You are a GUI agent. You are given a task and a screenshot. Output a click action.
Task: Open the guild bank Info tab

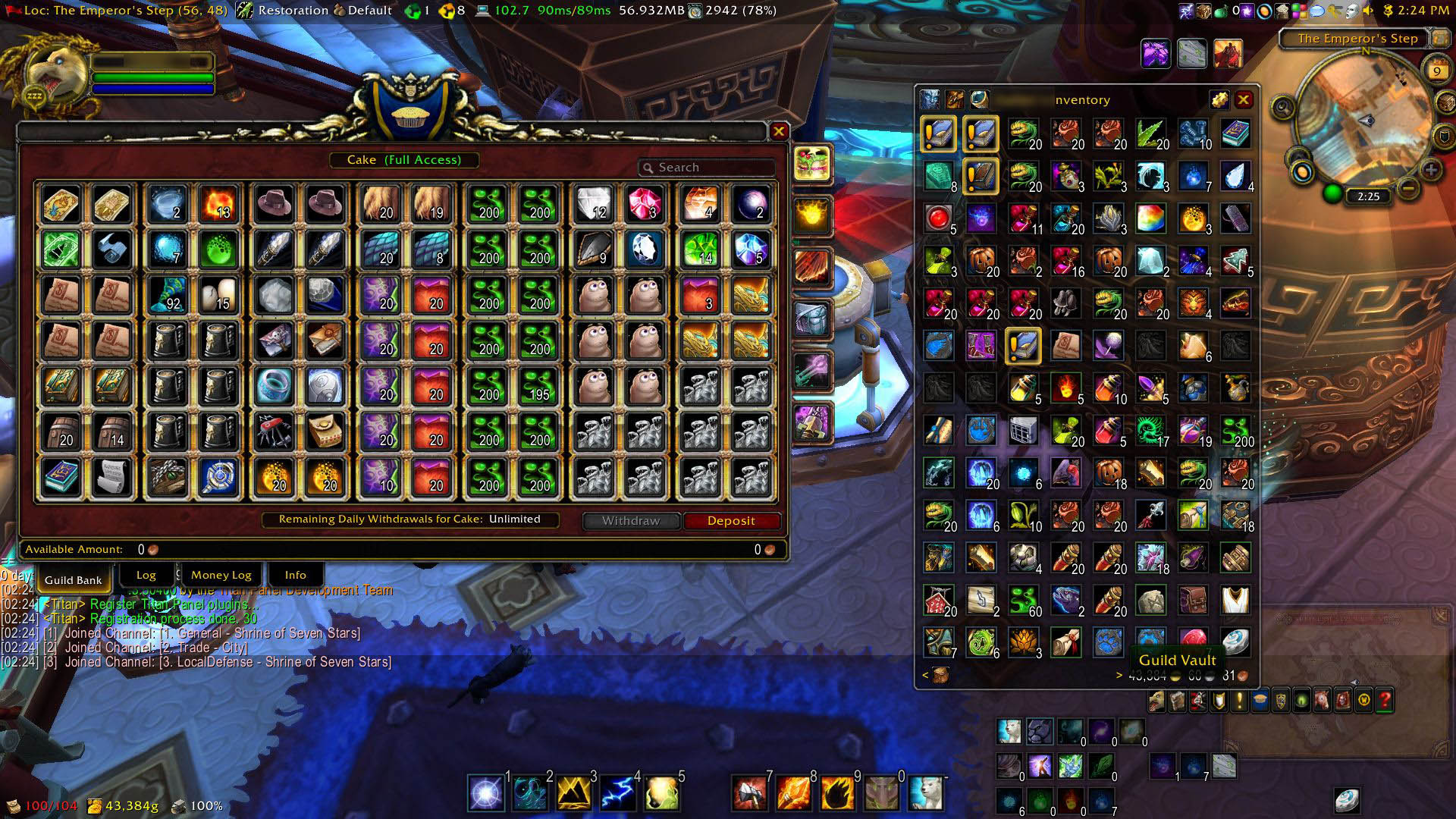coord(295,575)
